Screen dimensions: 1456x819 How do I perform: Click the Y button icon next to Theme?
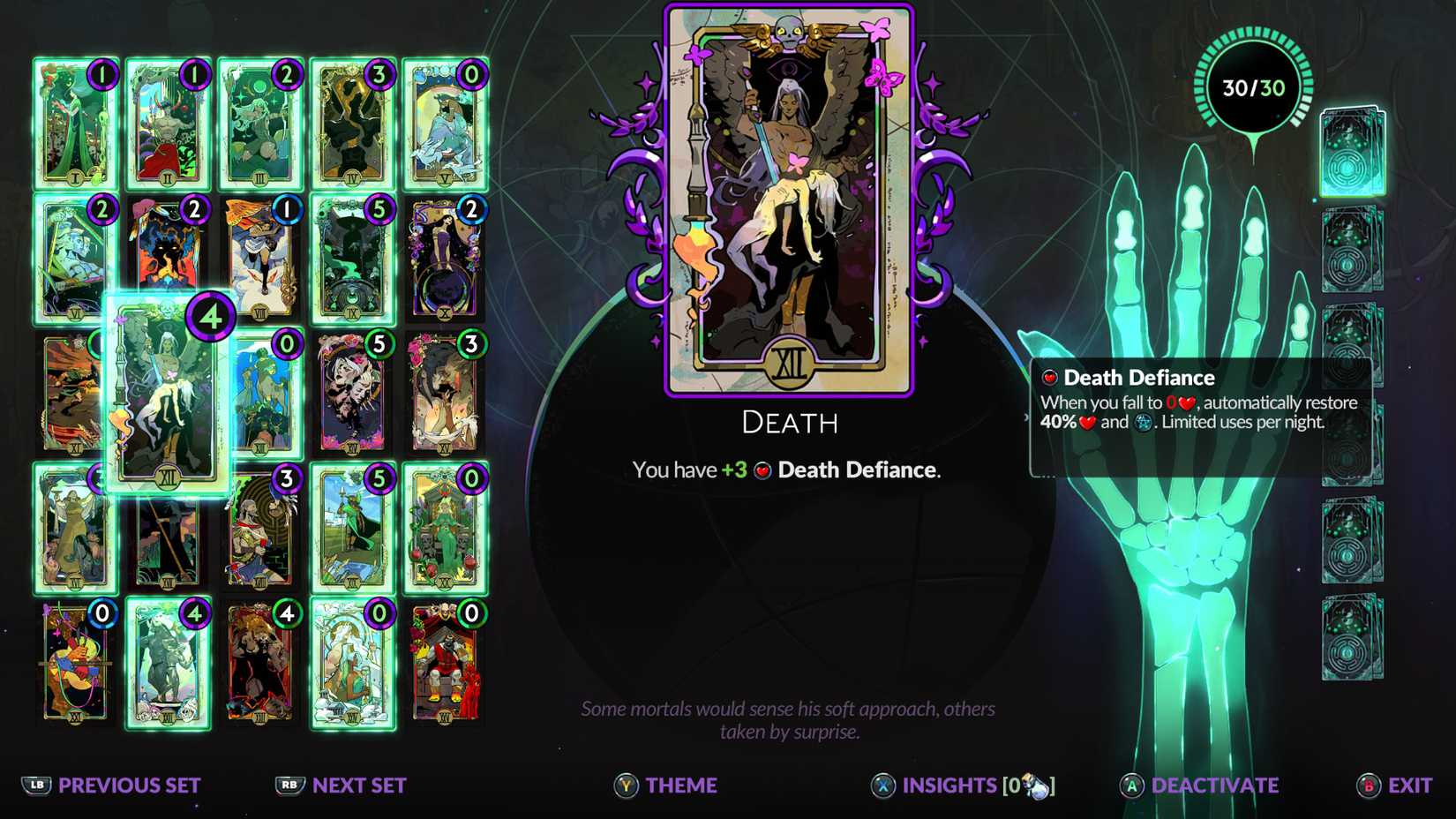coord(625,785)
